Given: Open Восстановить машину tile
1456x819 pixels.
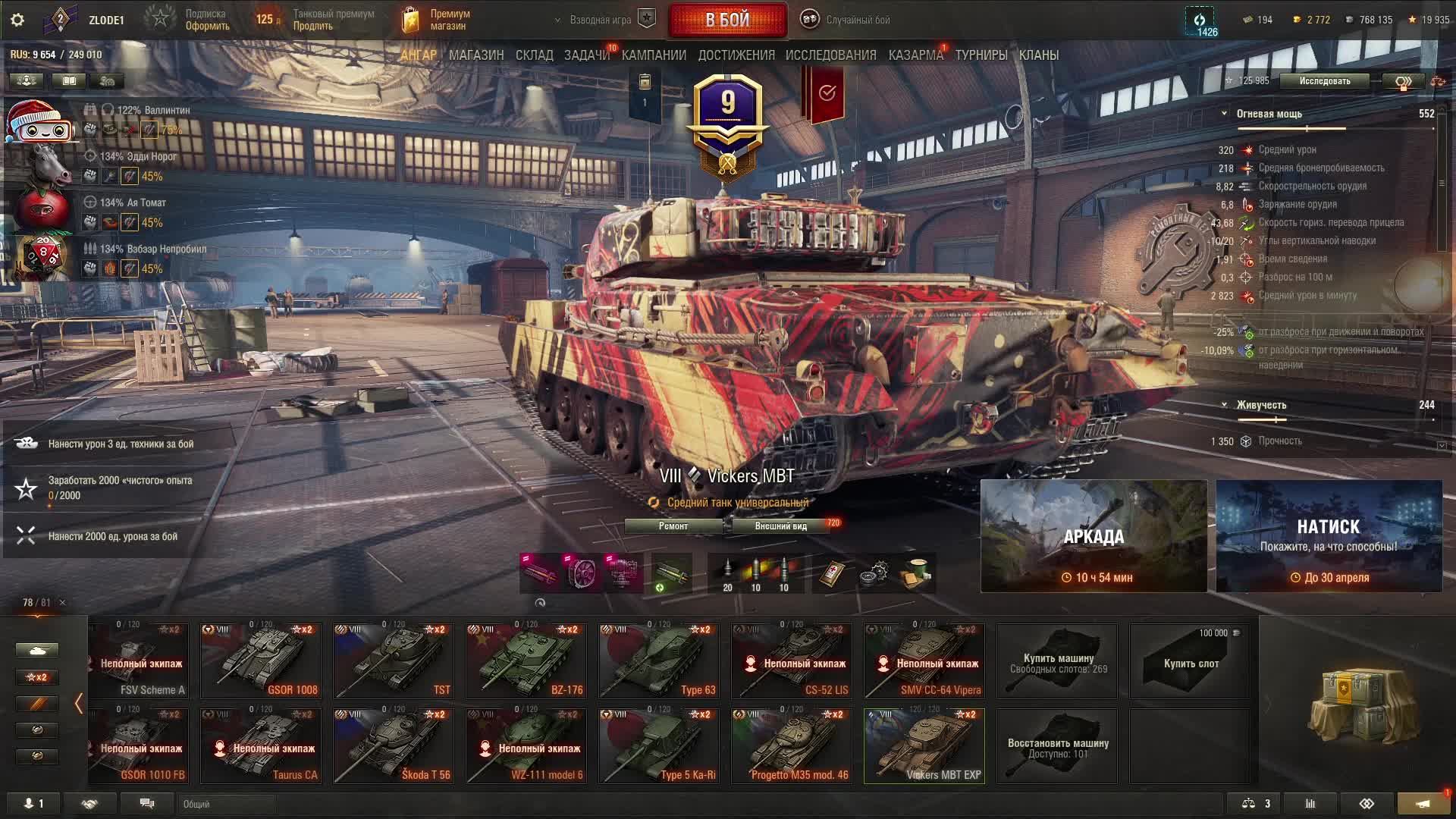Looking at the screenshot, I should coord(1057,745).
